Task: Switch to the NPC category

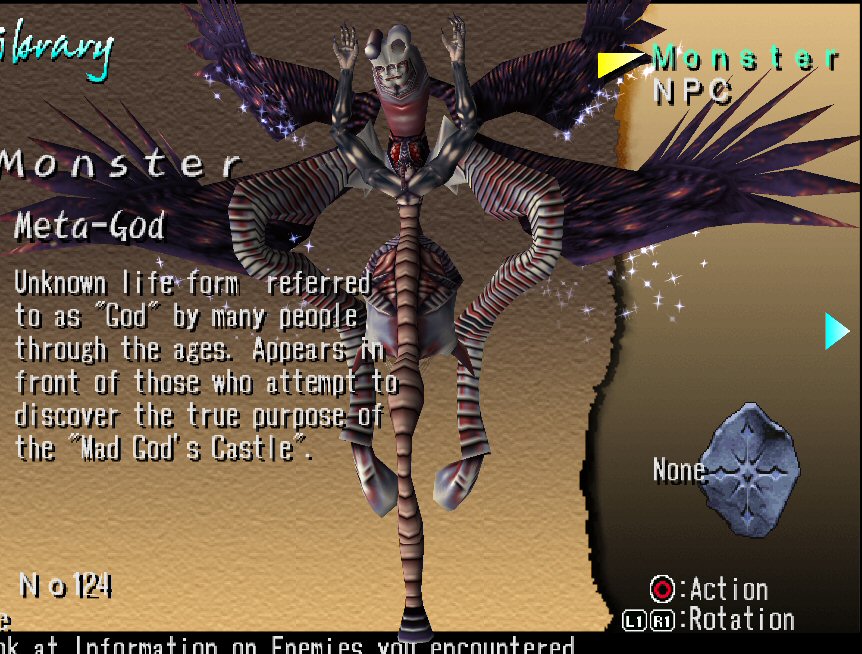Action: 693,92
